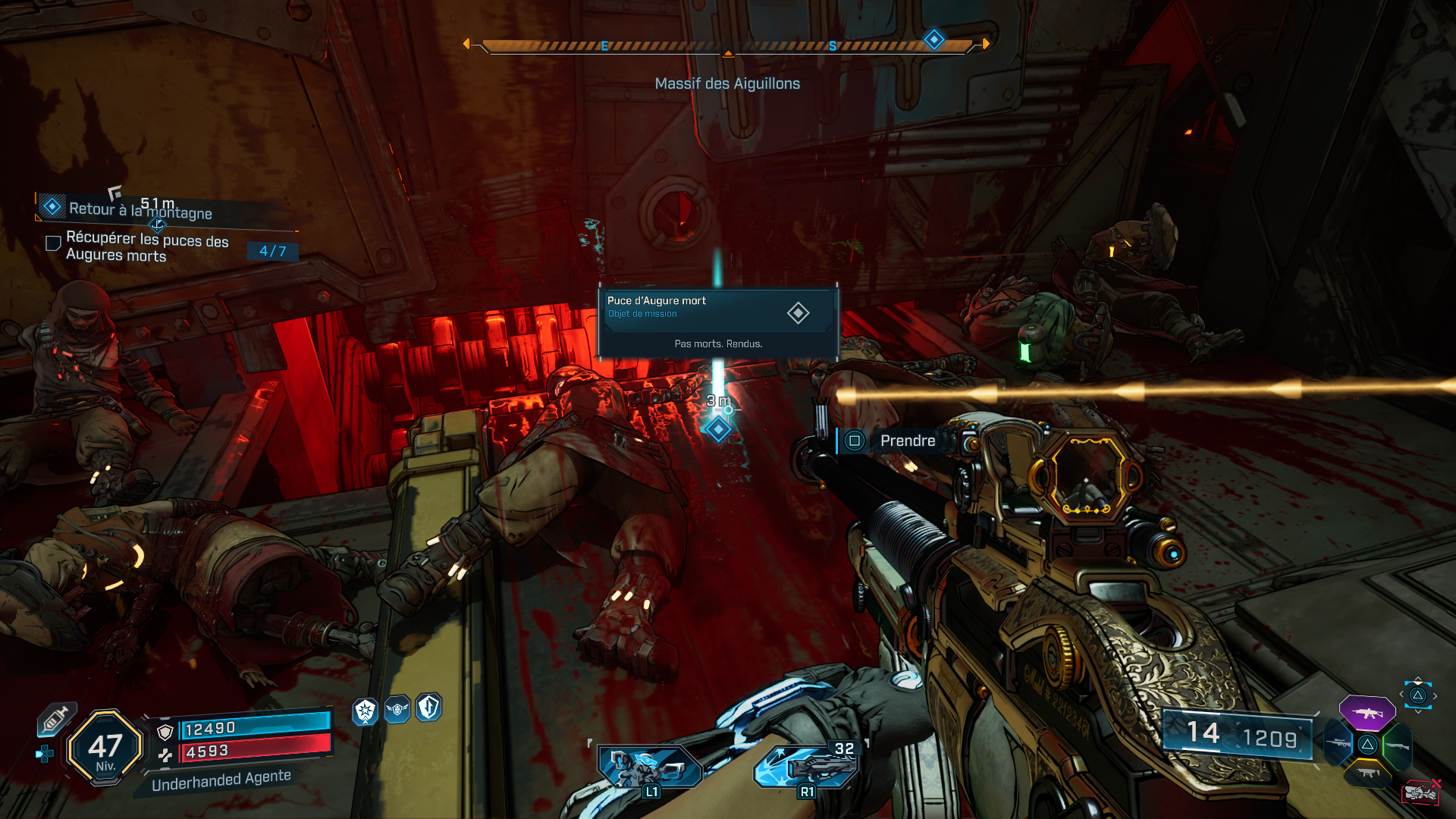Equip the green shotgun weapon slot
This screenshot has height=819, width=1456.
pyautogui.click(x=1397, y=745)
